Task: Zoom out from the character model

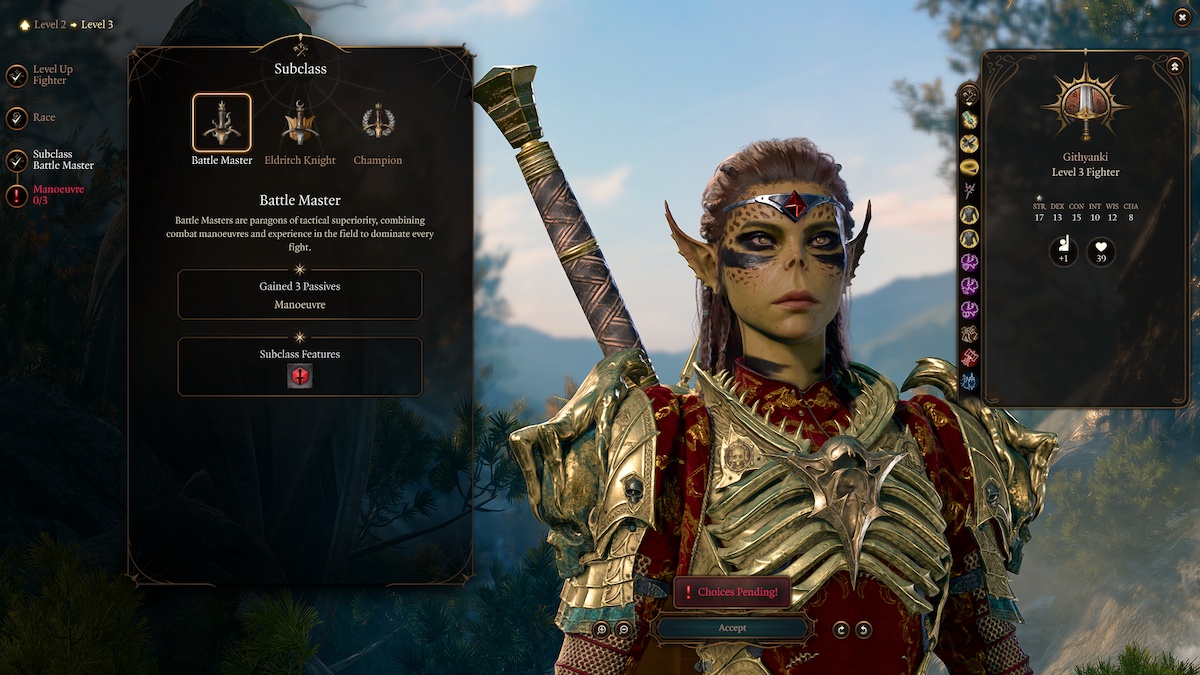Action: [624, 629]
